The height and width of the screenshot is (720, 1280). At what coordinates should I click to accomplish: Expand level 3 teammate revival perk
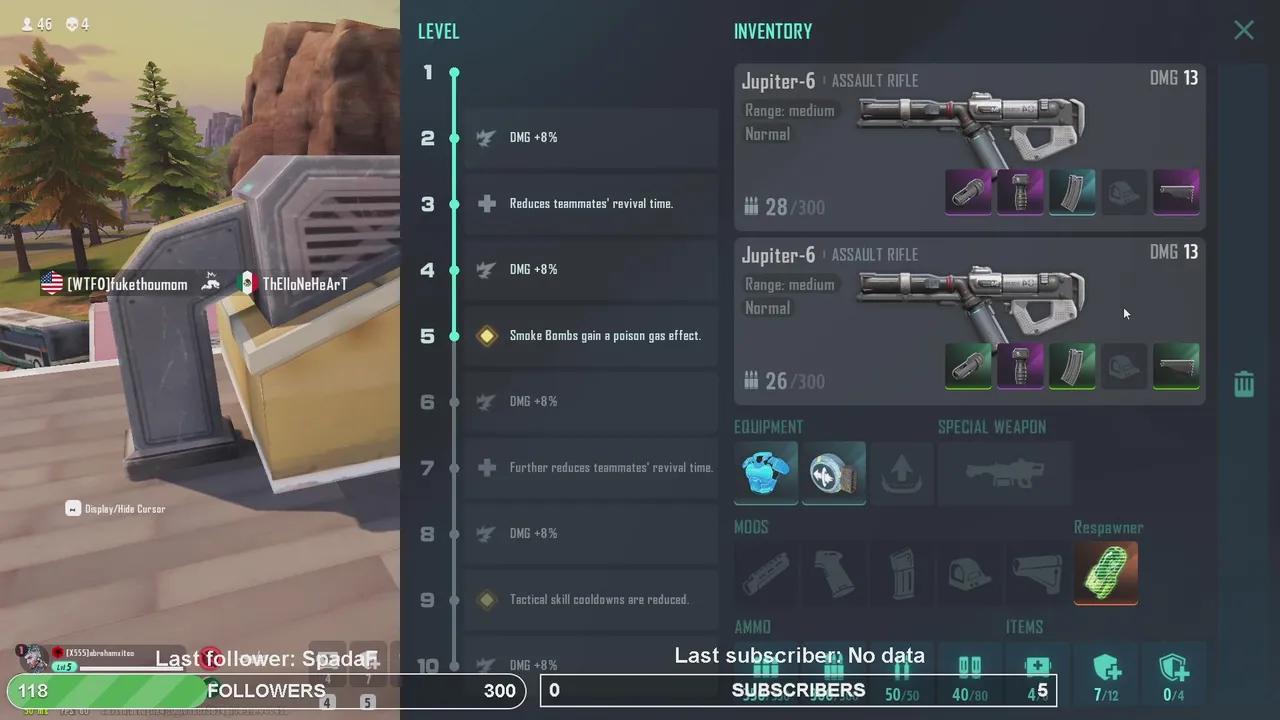pyautogui.click(x=590, y=203)
